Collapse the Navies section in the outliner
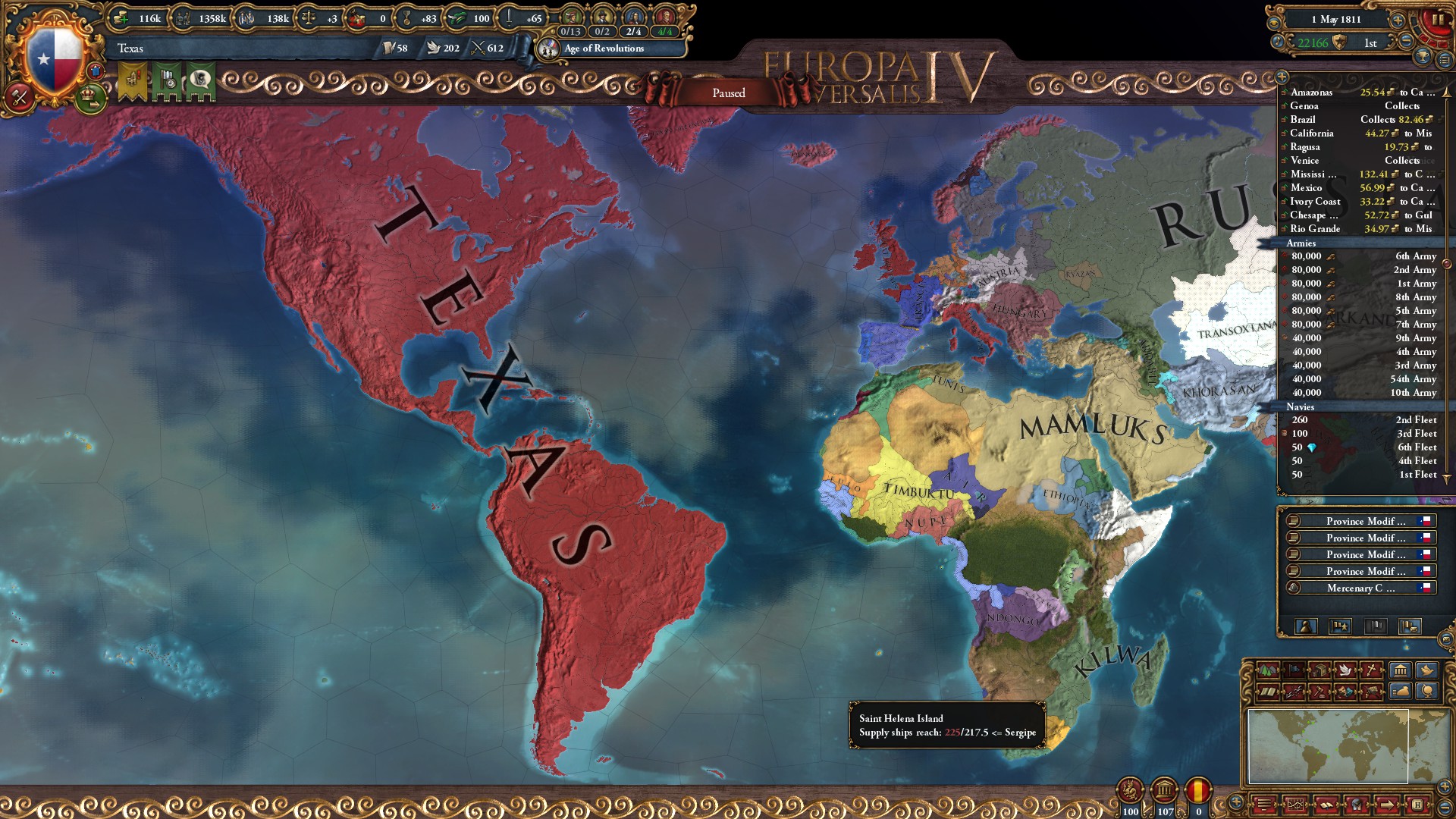The height and width of the screenshot is (819, 1456). (1301, 406)
